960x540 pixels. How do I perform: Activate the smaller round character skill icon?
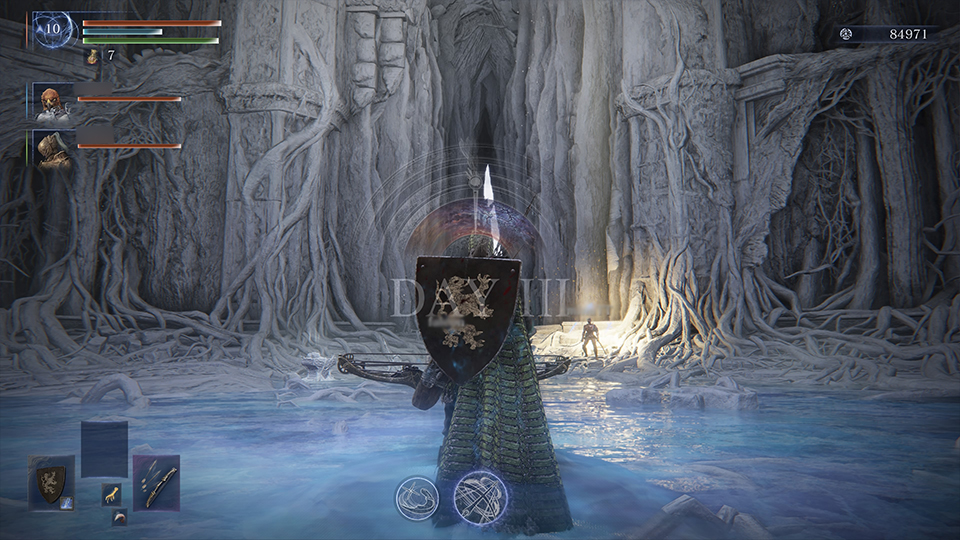(414, 496)
